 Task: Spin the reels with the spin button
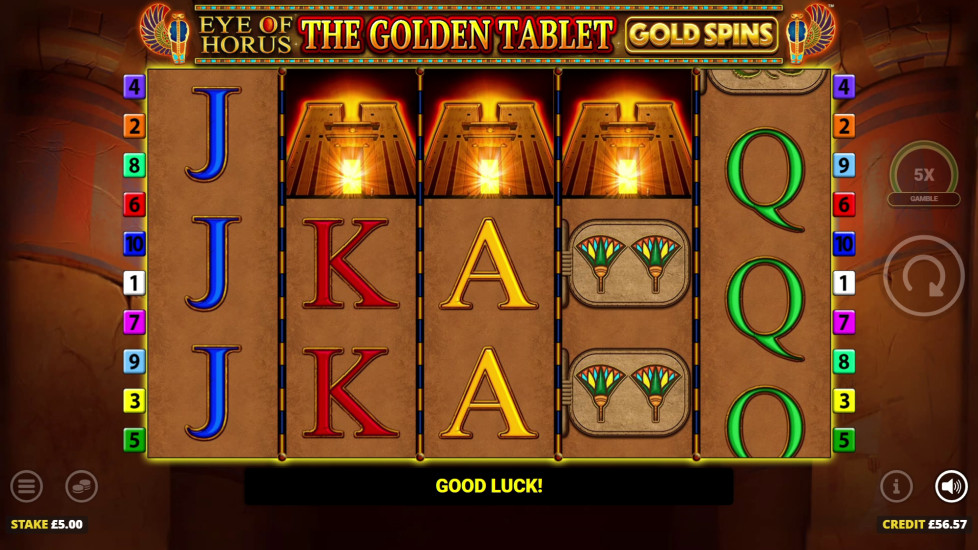coord(923,276)
